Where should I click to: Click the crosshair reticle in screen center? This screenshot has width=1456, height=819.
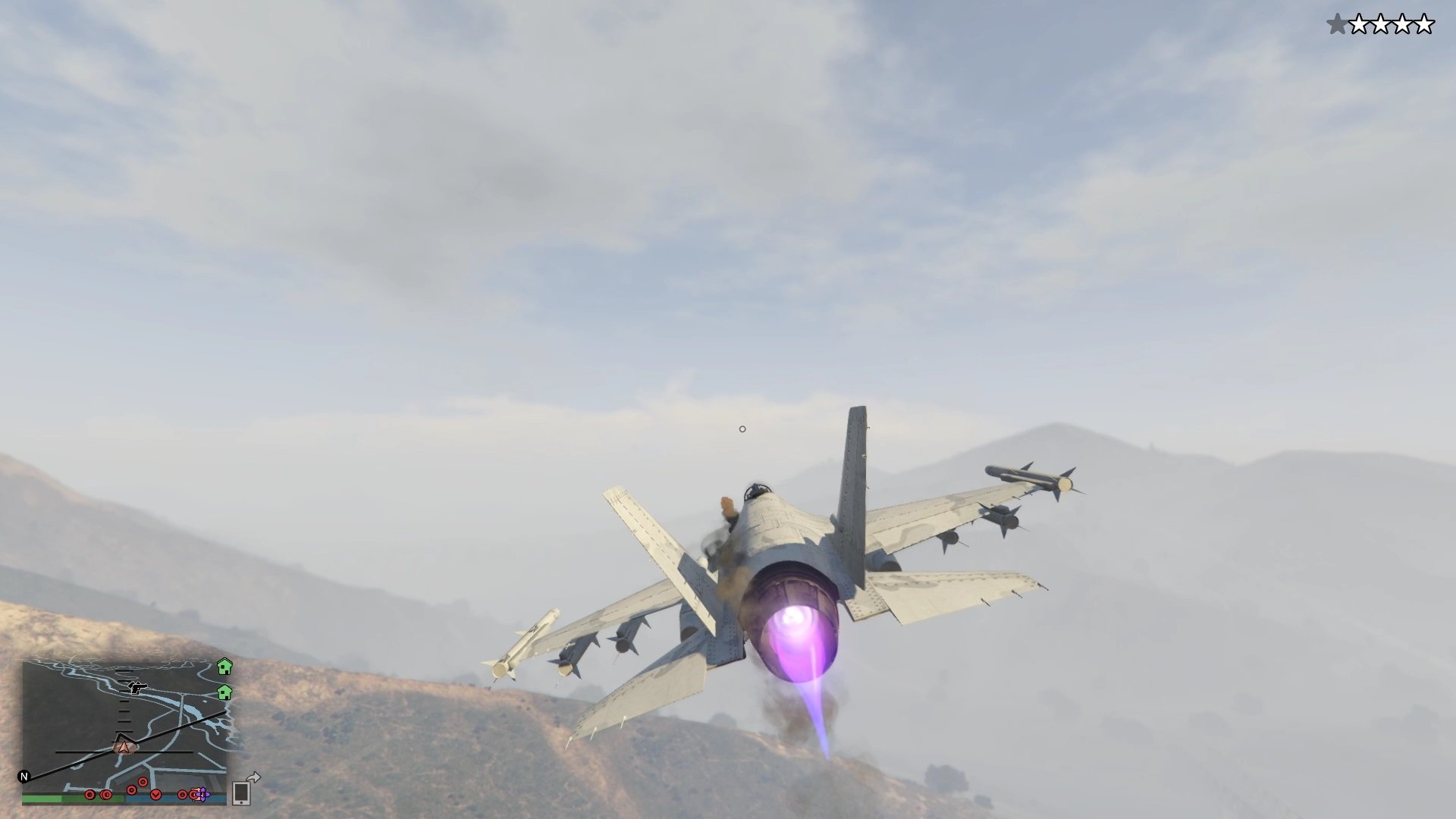click(x=742, y=428)
